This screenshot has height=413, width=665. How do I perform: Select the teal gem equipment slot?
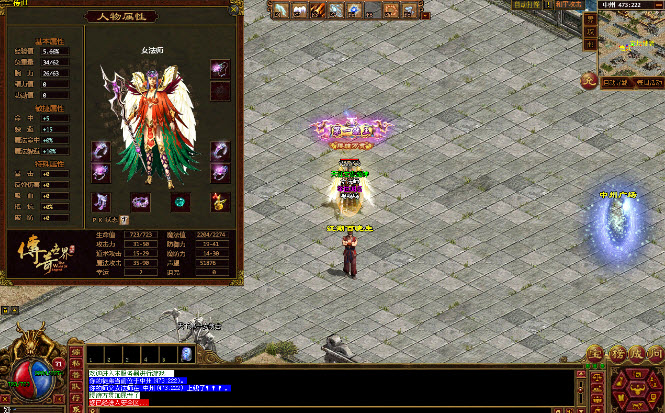pyautogui.click(x=180, y=202)
